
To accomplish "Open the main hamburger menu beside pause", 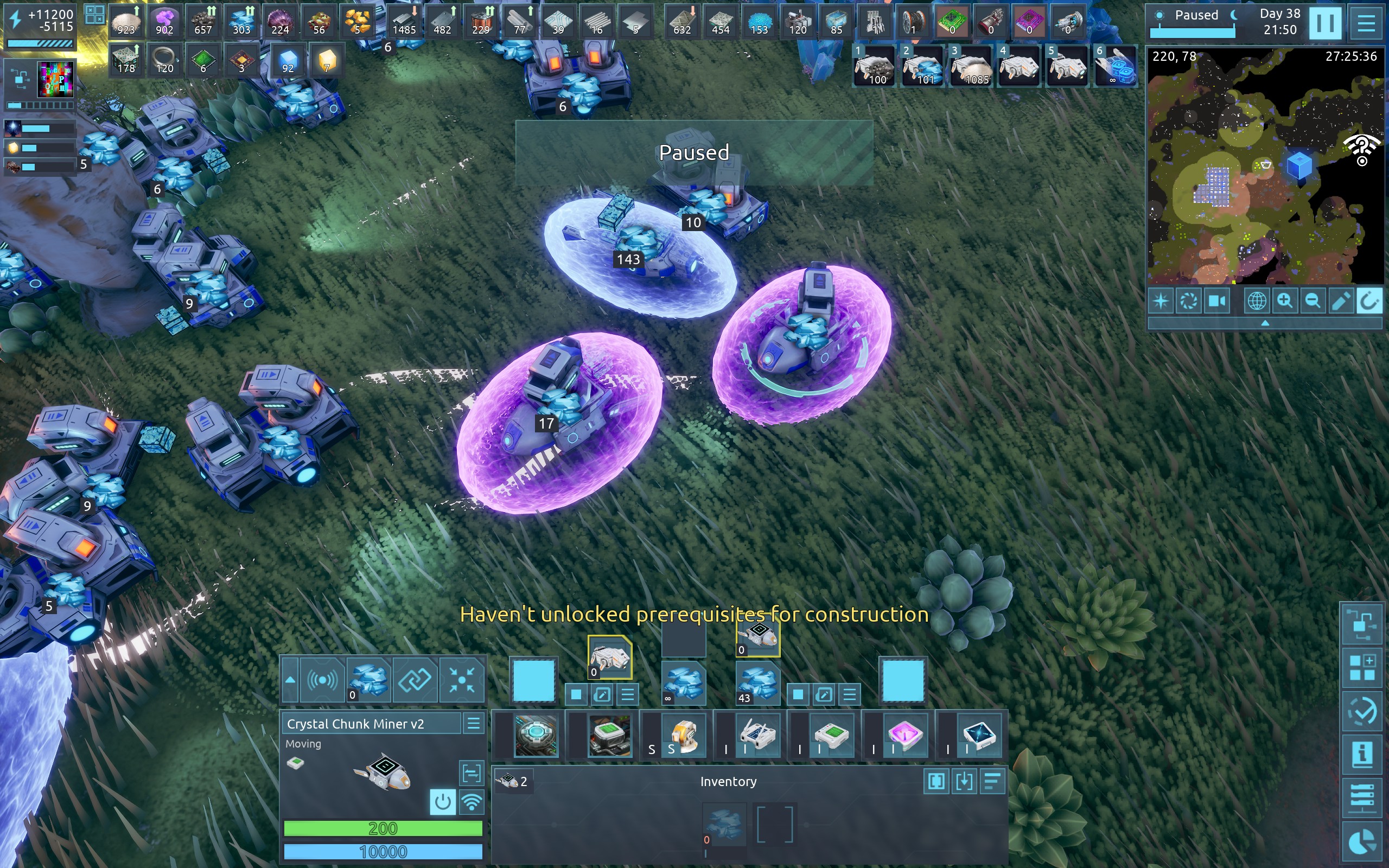I will point(1366,23).
